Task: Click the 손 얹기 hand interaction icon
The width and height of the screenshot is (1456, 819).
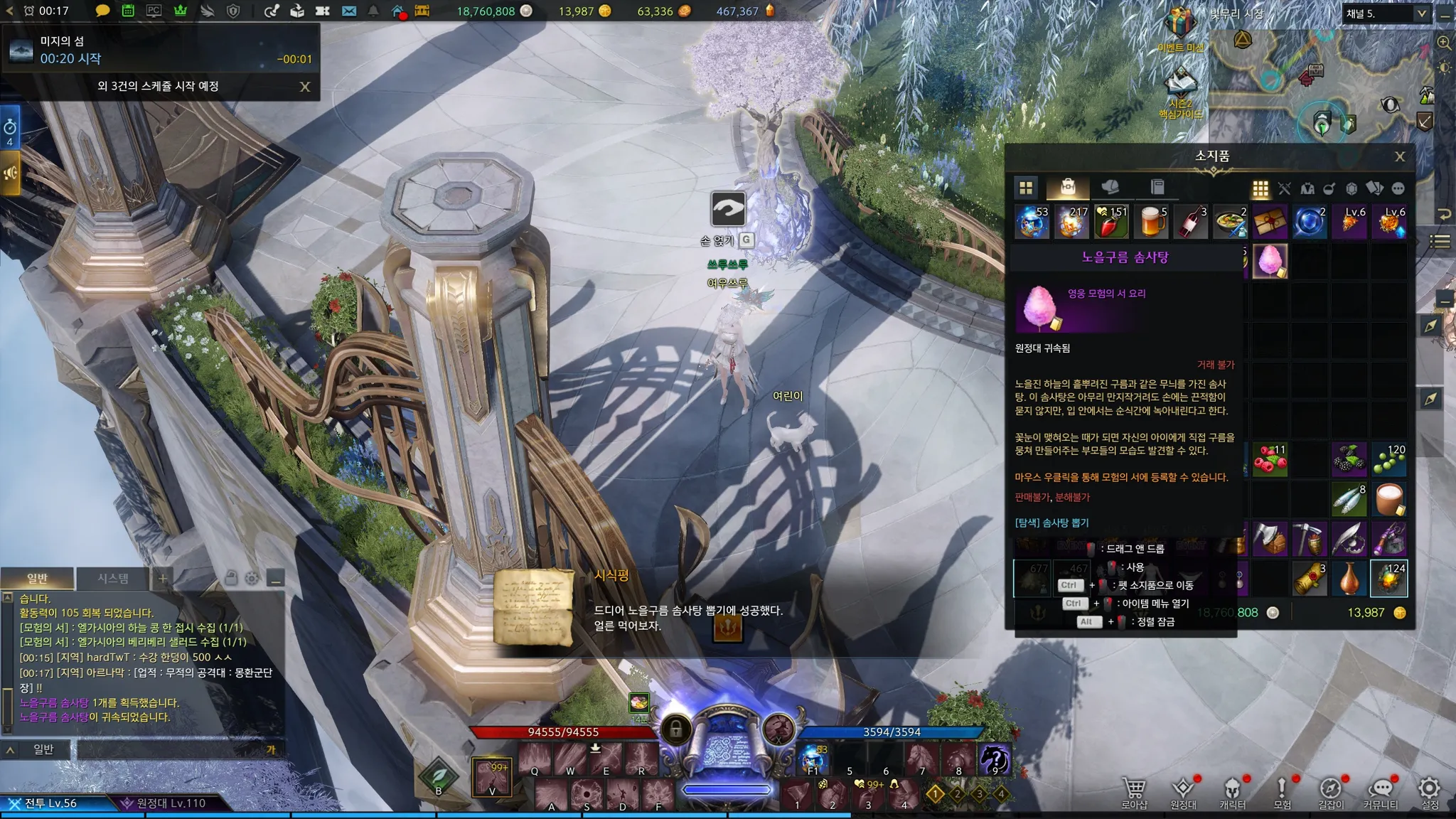Action: (x=728, y=210)
